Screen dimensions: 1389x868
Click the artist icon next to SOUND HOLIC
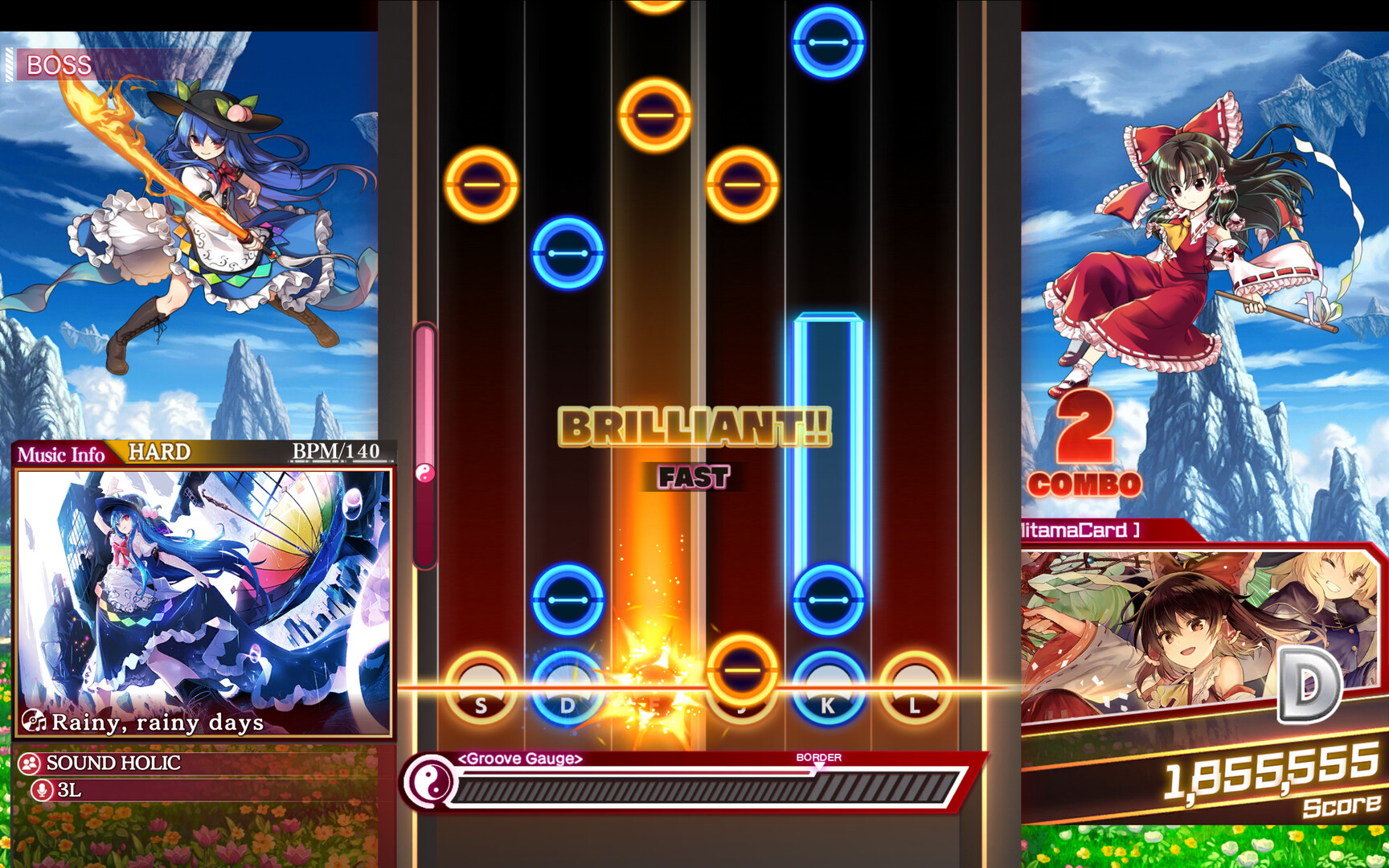coord(30,763)
